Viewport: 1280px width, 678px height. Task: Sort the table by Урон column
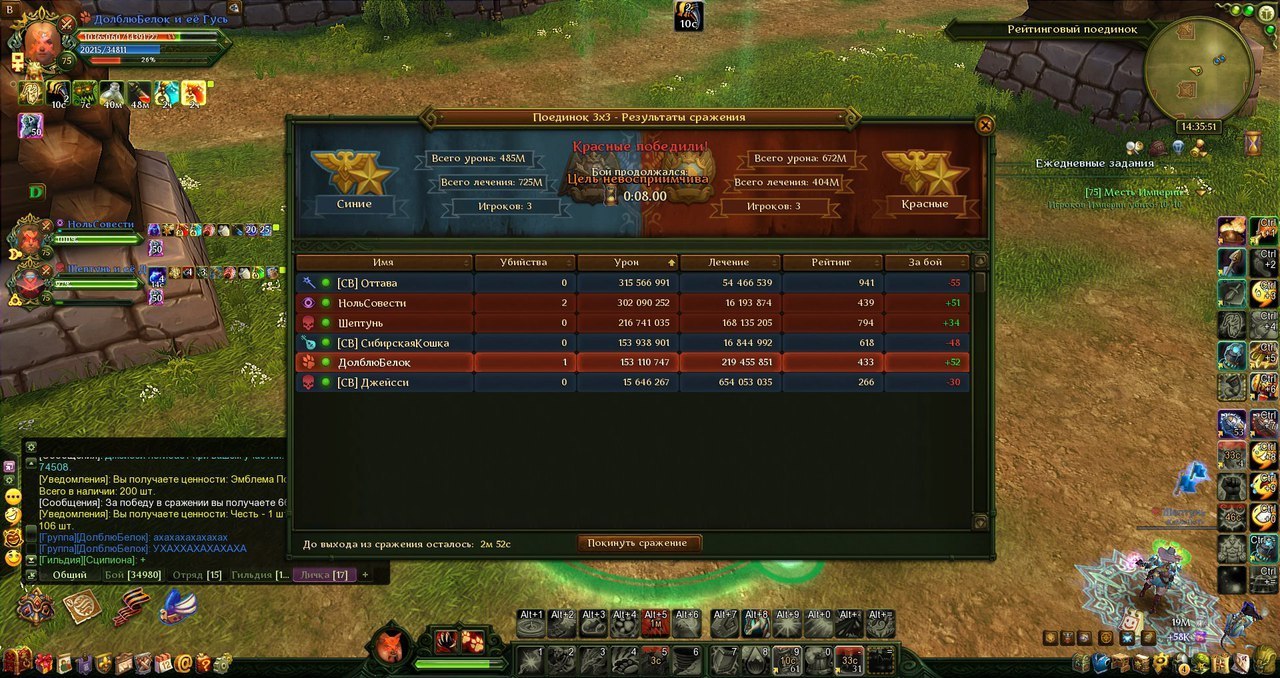(x=627, y=262)
